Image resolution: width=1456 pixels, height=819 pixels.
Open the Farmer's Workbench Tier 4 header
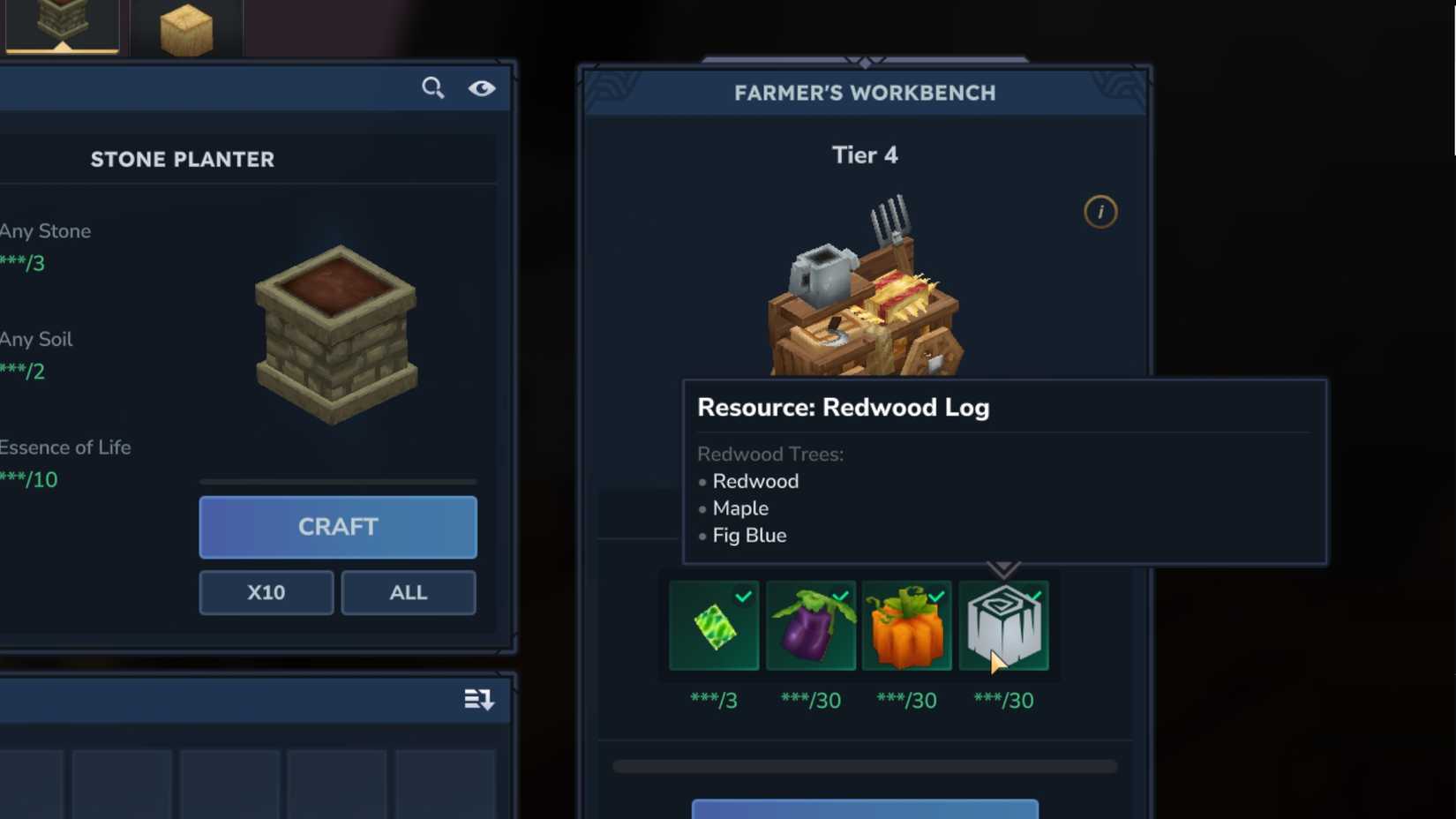coord(863,154)
